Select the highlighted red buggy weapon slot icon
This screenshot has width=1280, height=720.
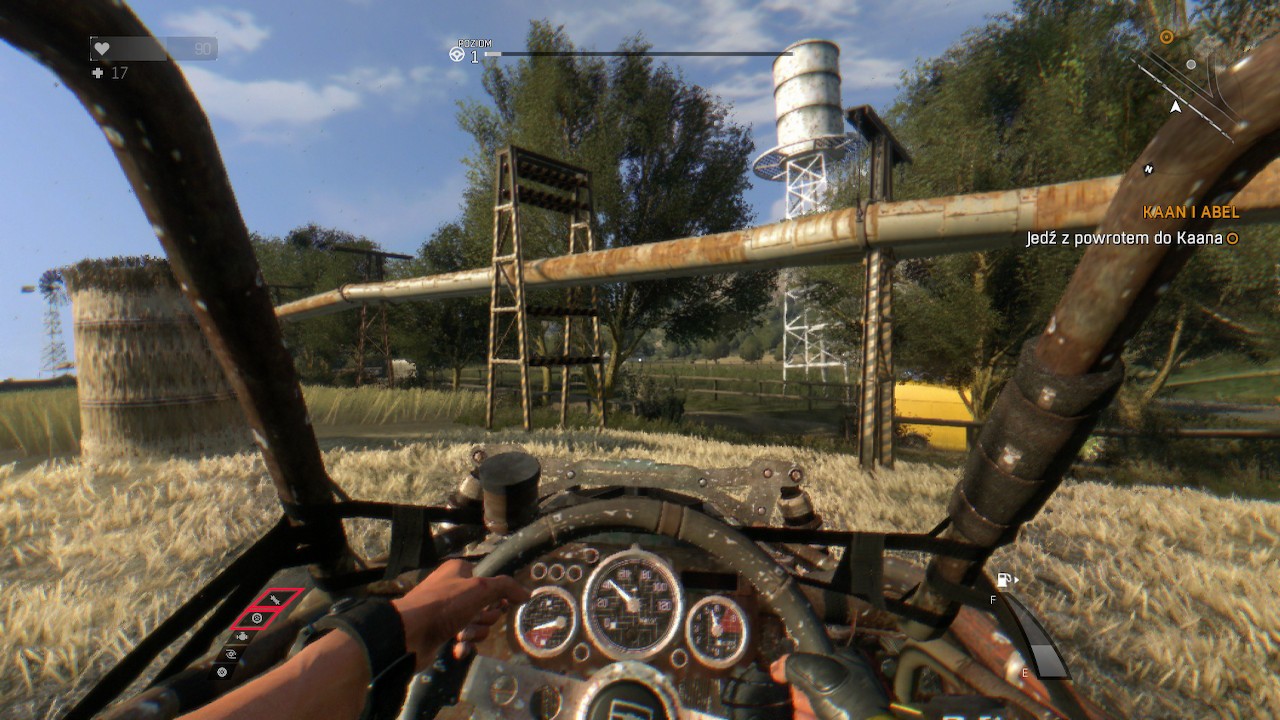click(274, 599)
